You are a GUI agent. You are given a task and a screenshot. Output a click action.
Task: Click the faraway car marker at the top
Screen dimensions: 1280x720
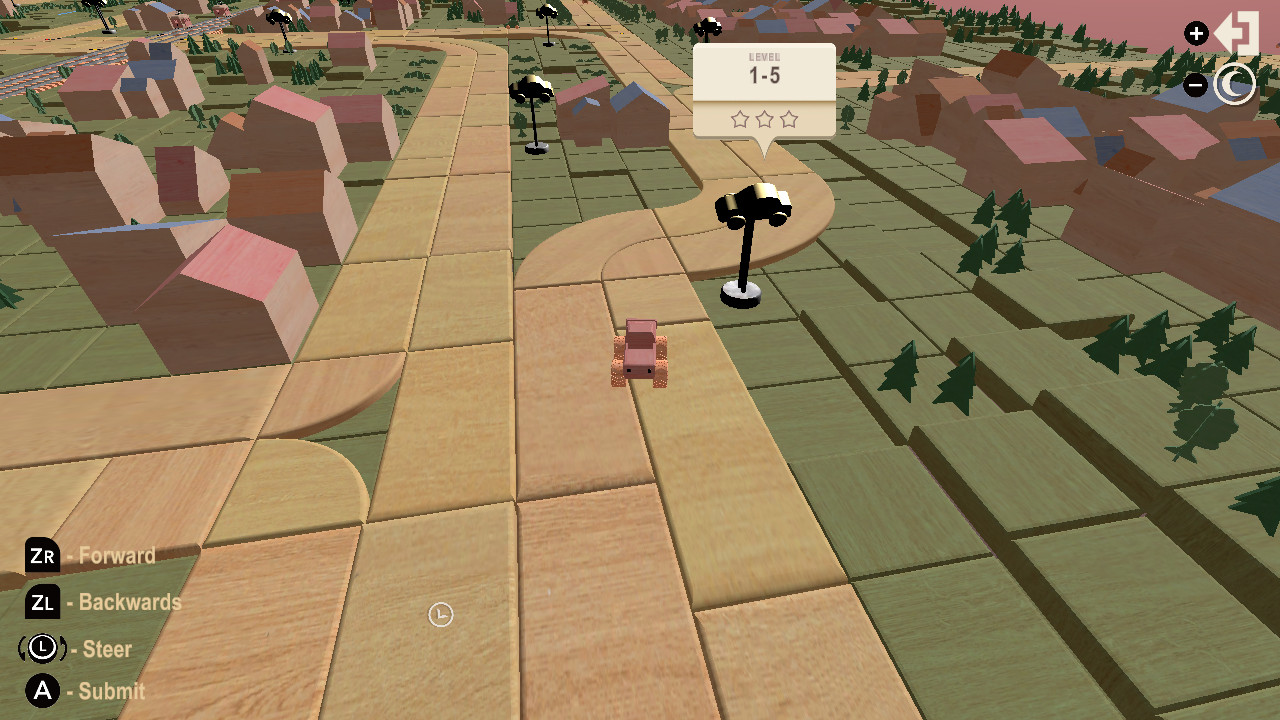(x=708, y=28)
